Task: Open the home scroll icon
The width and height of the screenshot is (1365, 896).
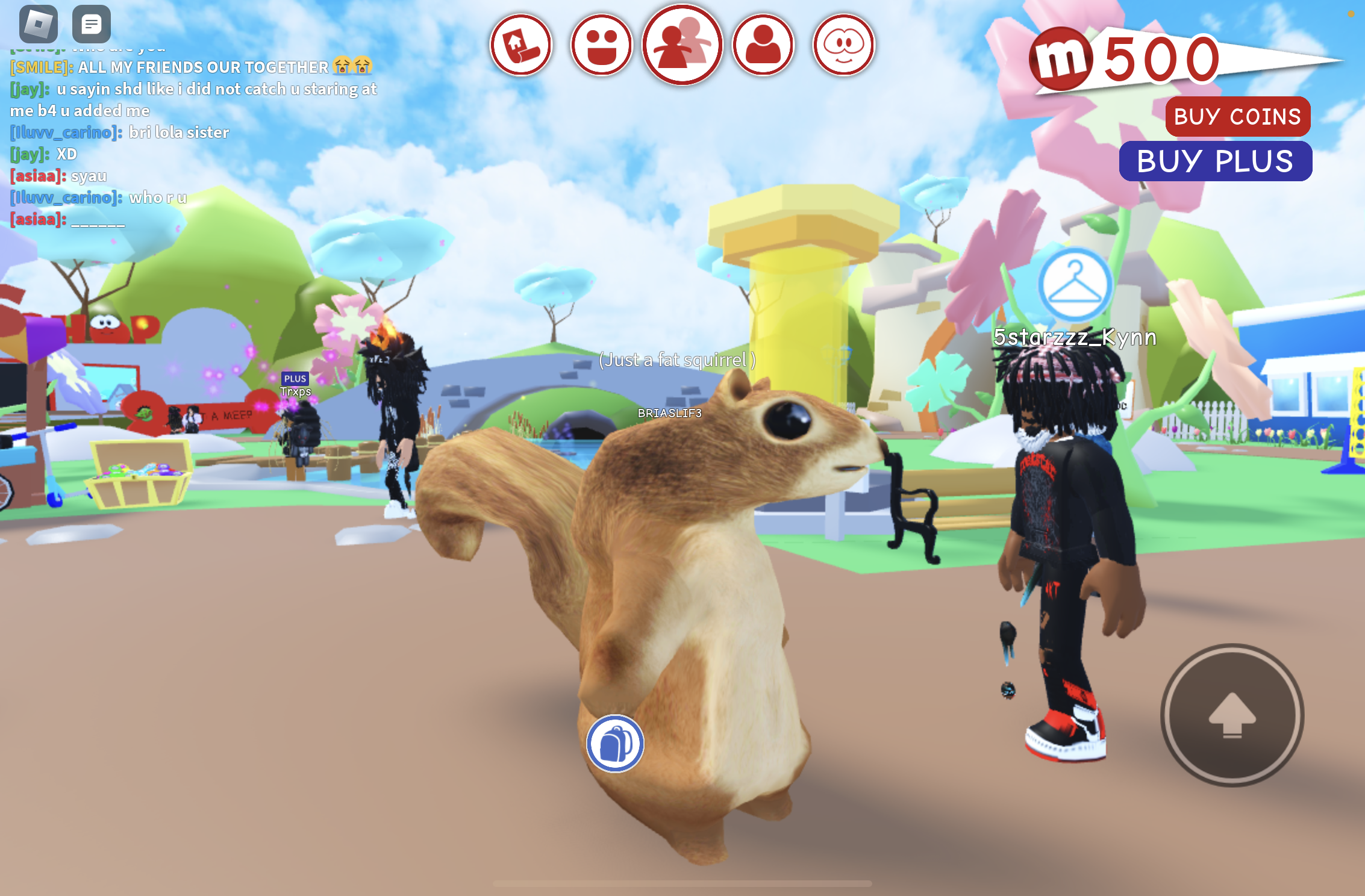Action: pos(521,45)
